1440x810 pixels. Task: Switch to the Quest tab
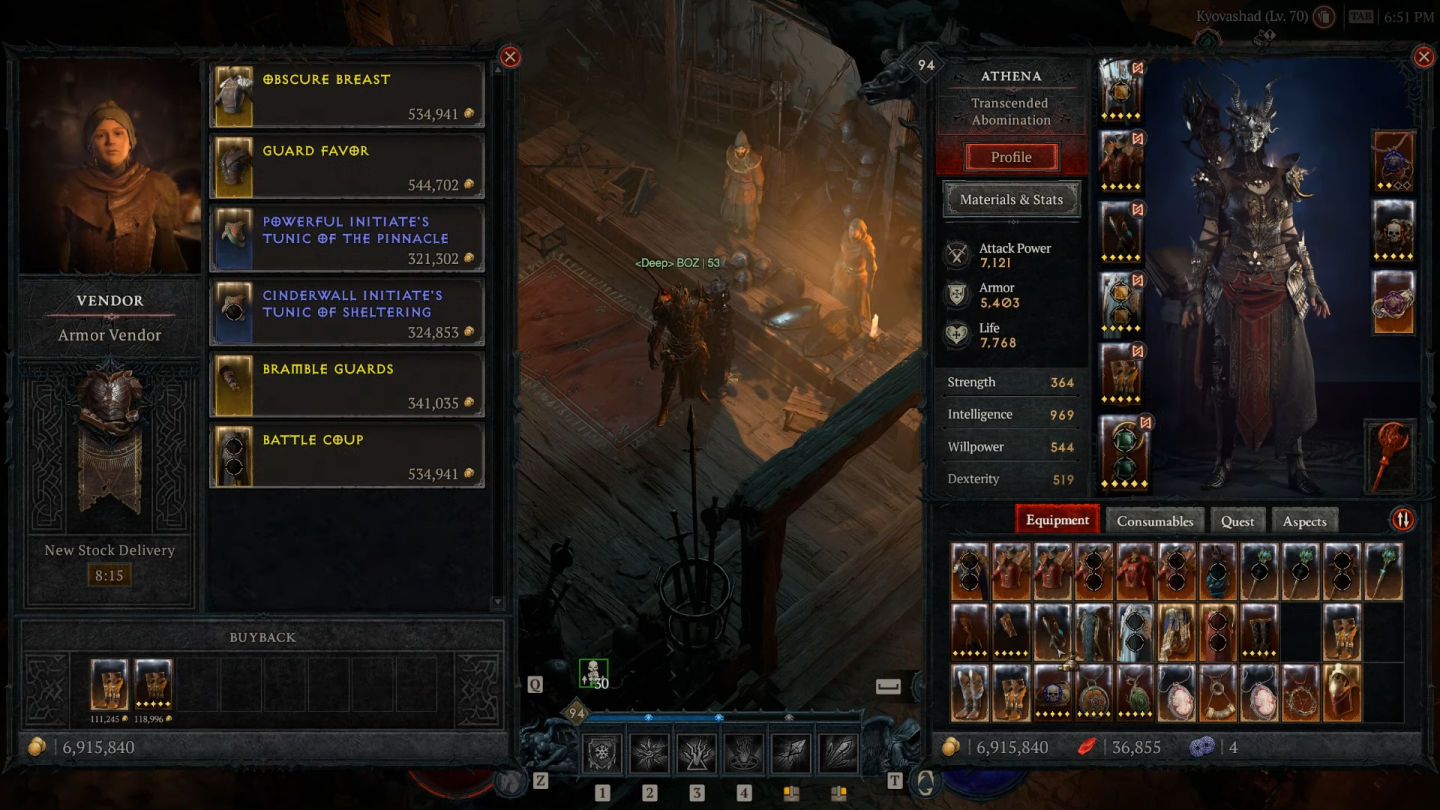tap(1237, 521)
